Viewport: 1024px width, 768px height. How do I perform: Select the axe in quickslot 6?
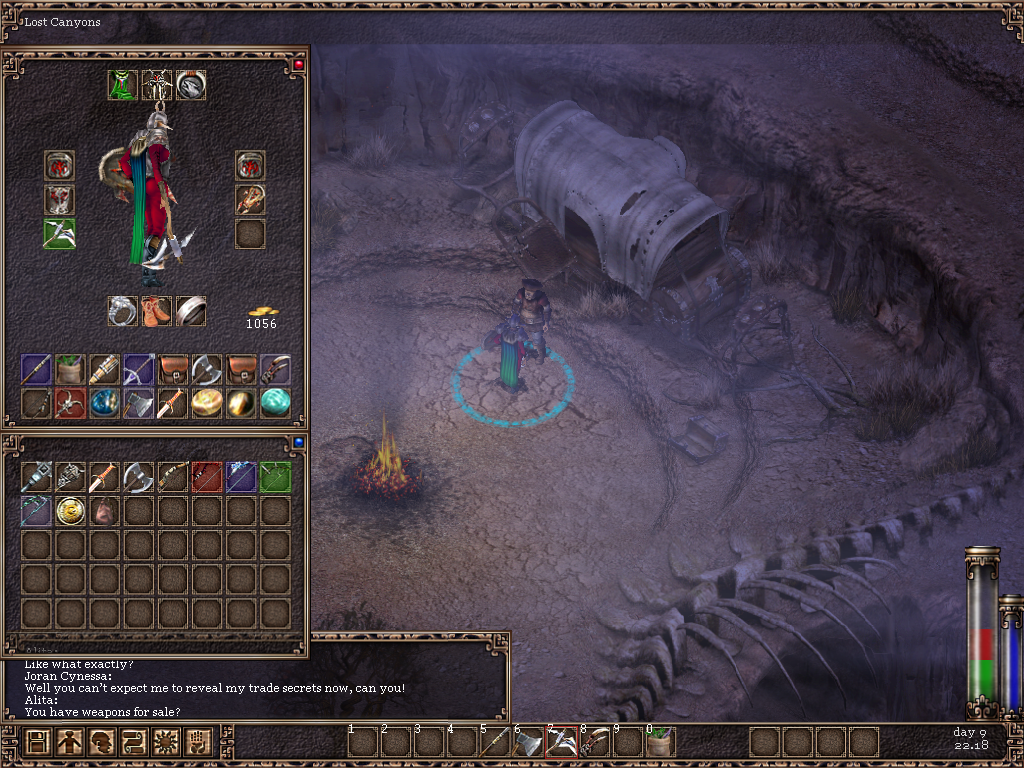coord(529,742)
